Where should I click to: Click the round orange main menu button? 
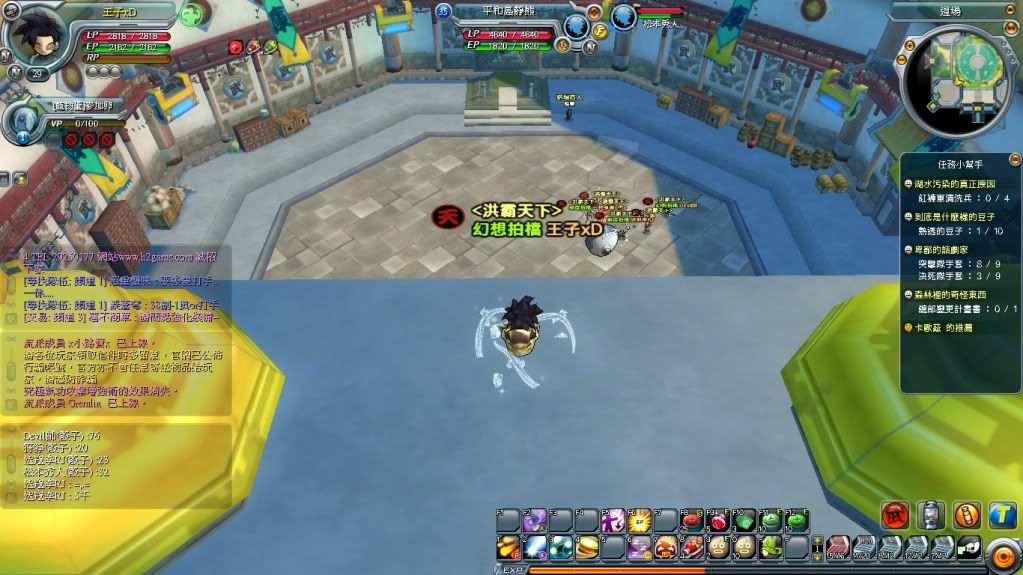[1003, 555]
